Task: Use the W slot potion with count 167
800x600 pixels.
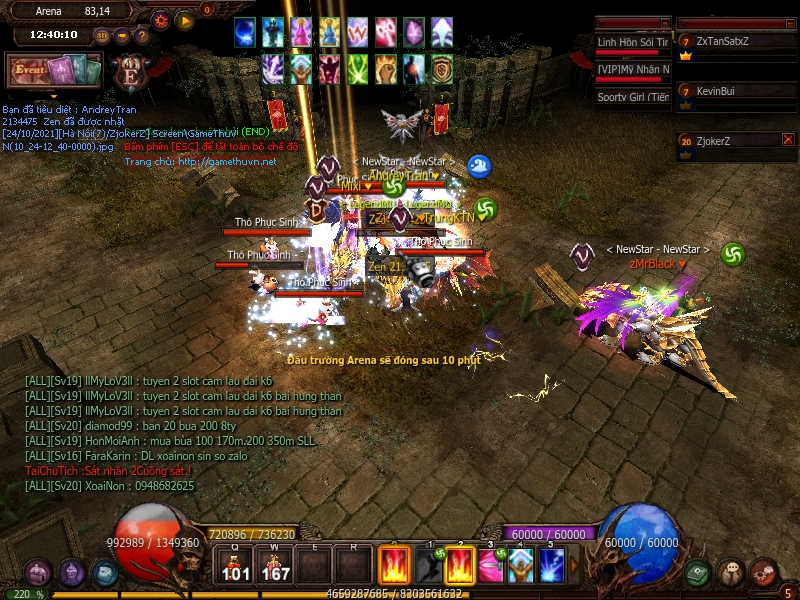Action: (x=275, y=565)
